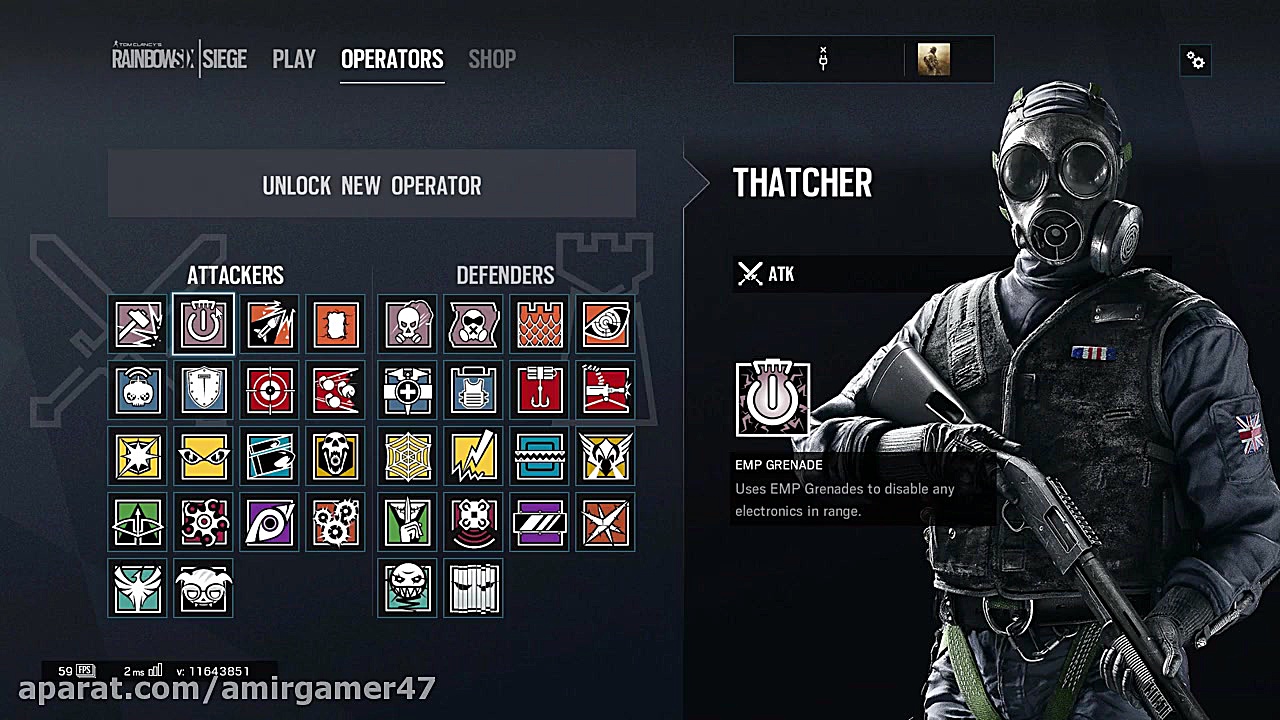Screen dimensions: 1280x720
Task: Choose Dokkaebi's white glasses icon
Action: (x=204, y=588)
